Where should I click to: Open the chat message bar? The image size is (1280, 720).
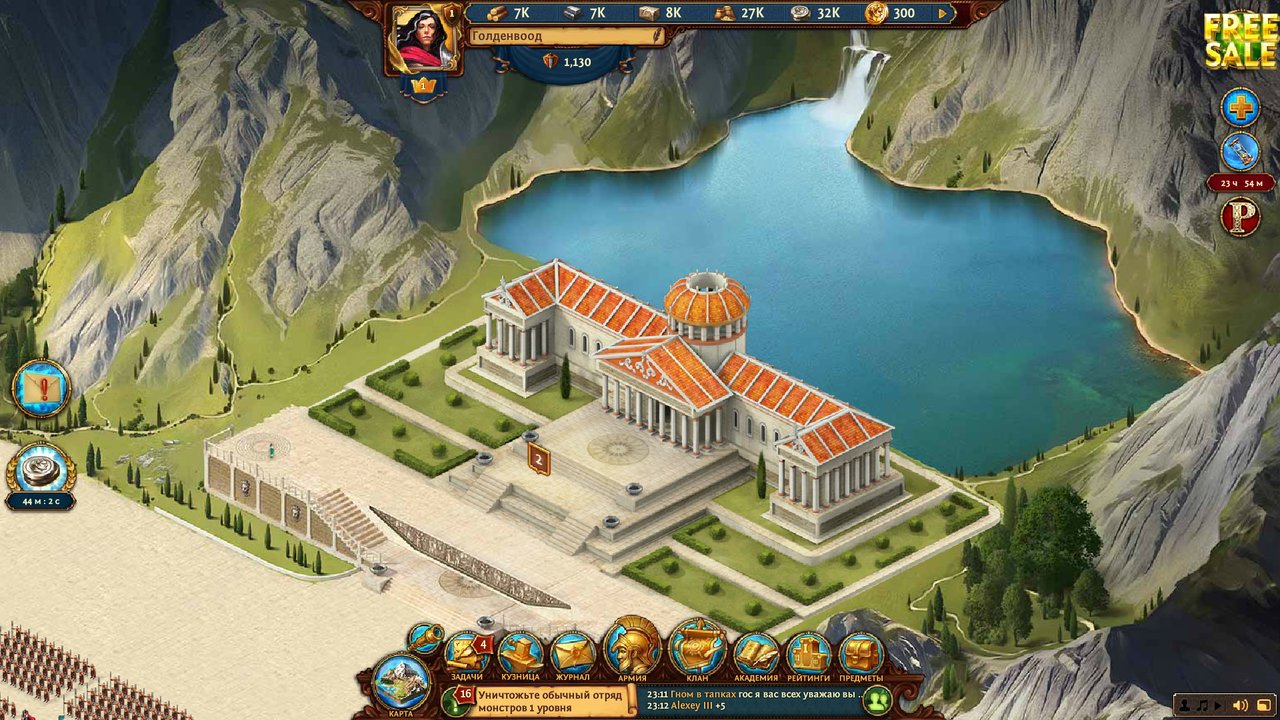click(750, 699)
